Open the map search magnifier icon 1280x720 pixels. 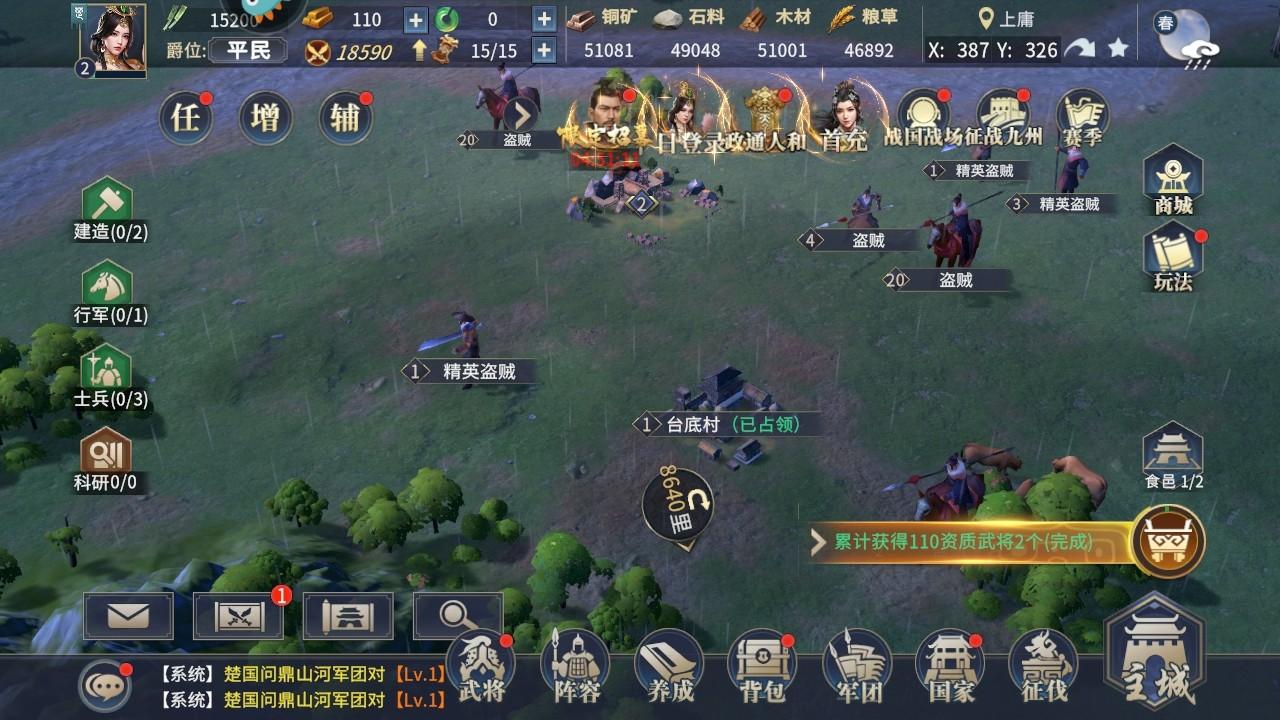click(456, 617)
